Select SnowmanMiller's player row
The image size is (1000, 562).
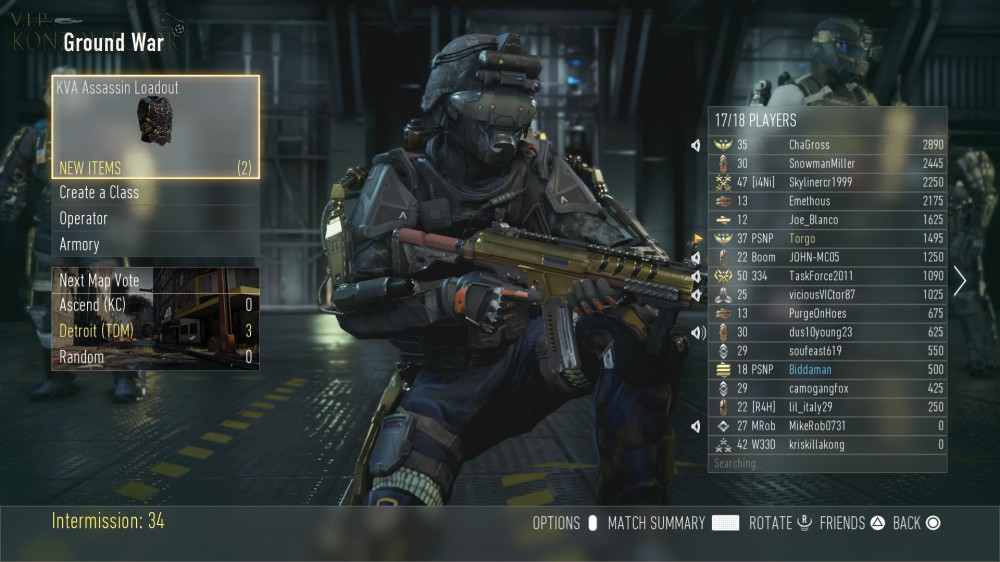[827, 164]
